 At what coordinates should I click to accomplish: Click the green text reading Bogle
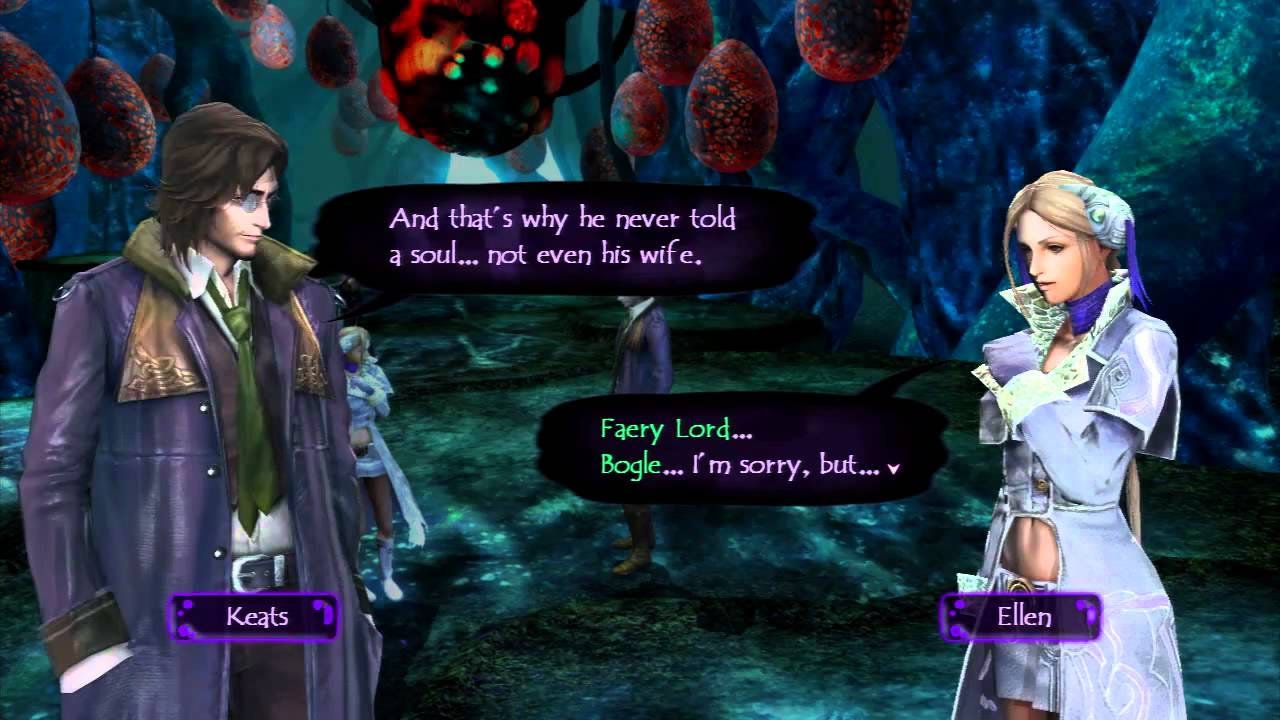point(629,466)
